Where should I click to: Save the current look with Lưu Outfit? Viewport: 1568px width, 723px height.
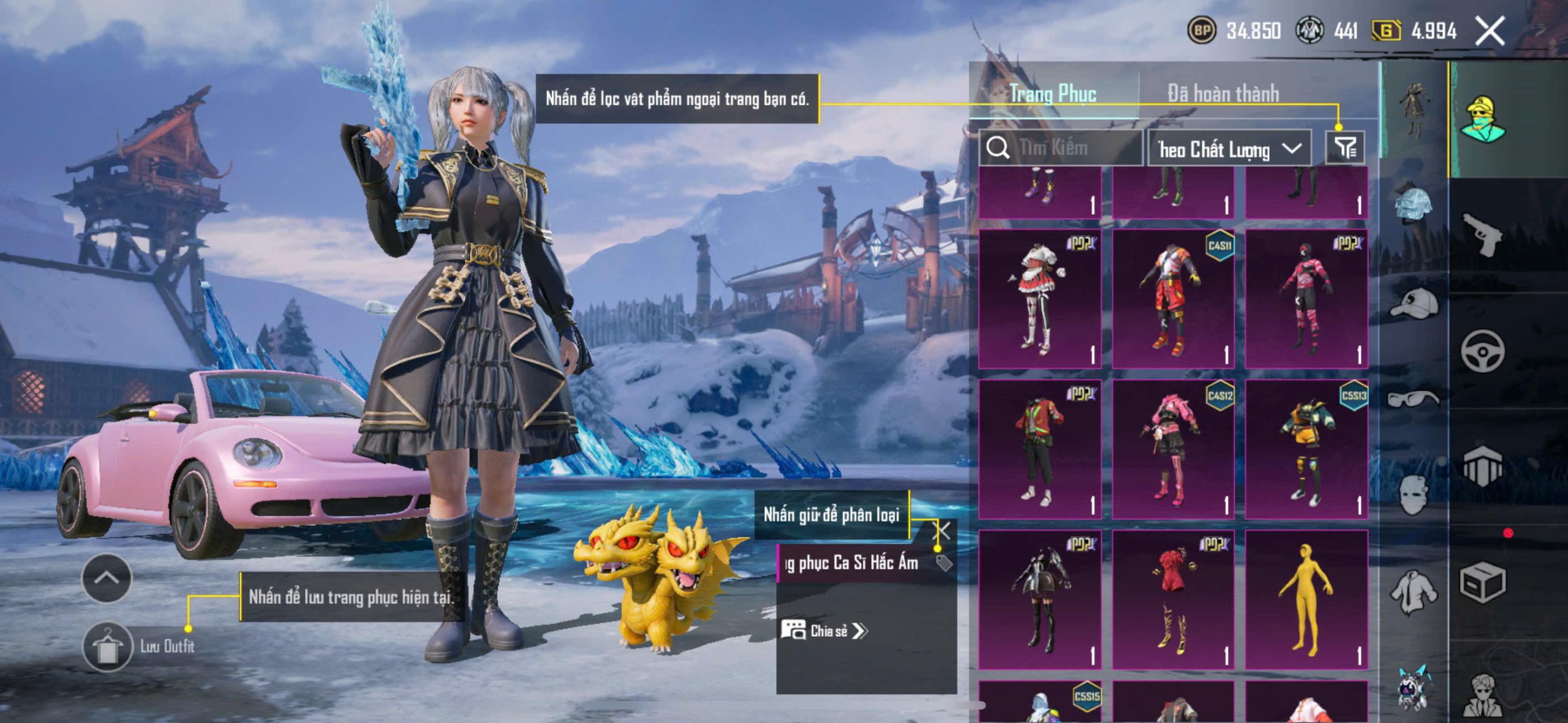click(x=108, y=646)
